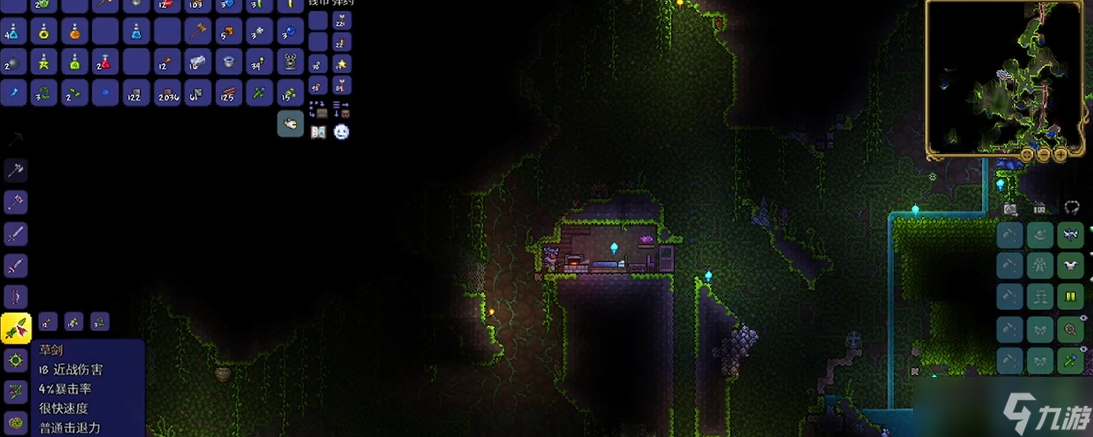Viewport: 1093px width, 437px height.
Task: Click the quick stack to chests button
Action: pos(317,108)
